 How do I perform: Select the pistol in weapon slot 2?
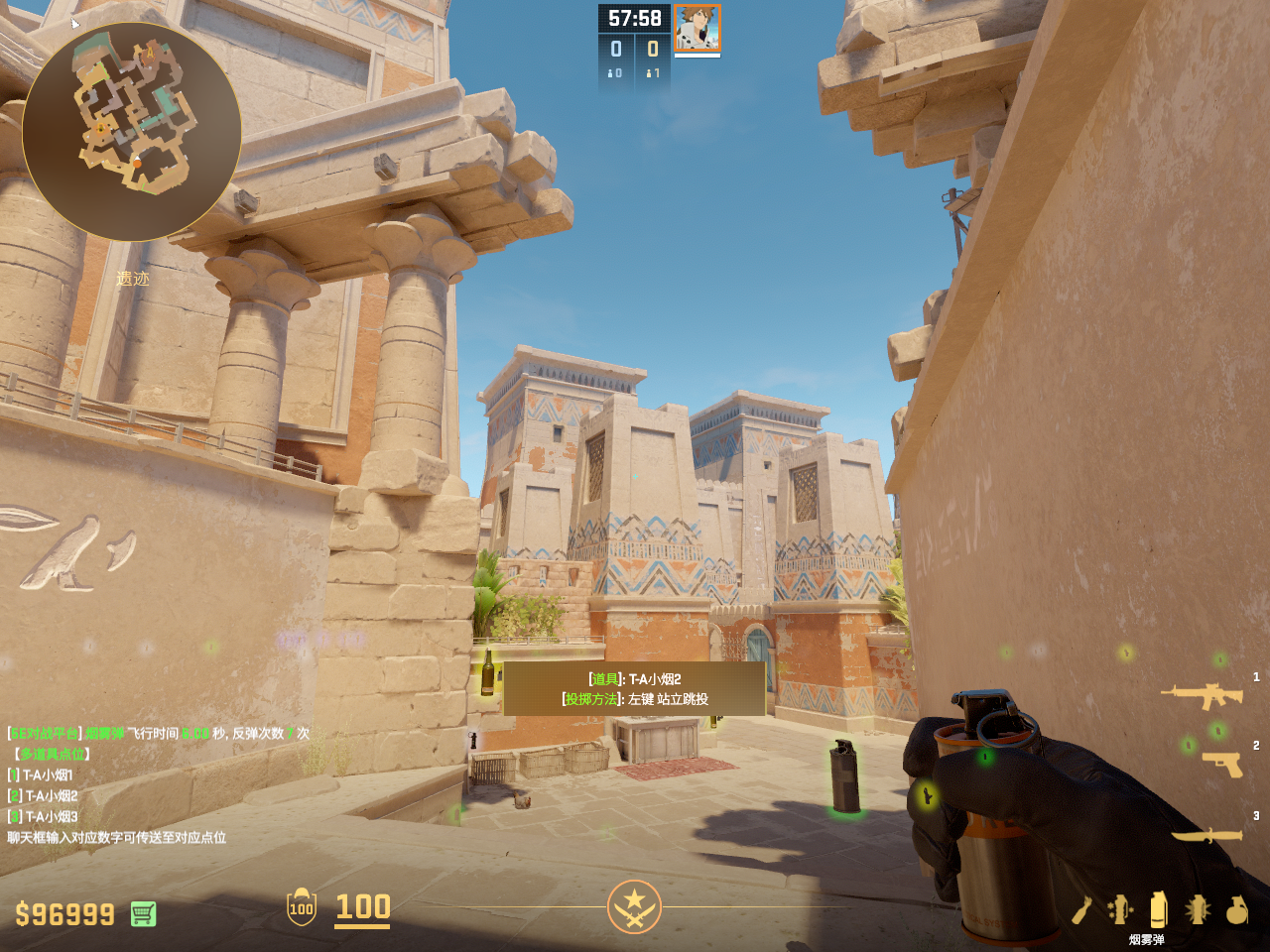click(x=1221, y=764)
